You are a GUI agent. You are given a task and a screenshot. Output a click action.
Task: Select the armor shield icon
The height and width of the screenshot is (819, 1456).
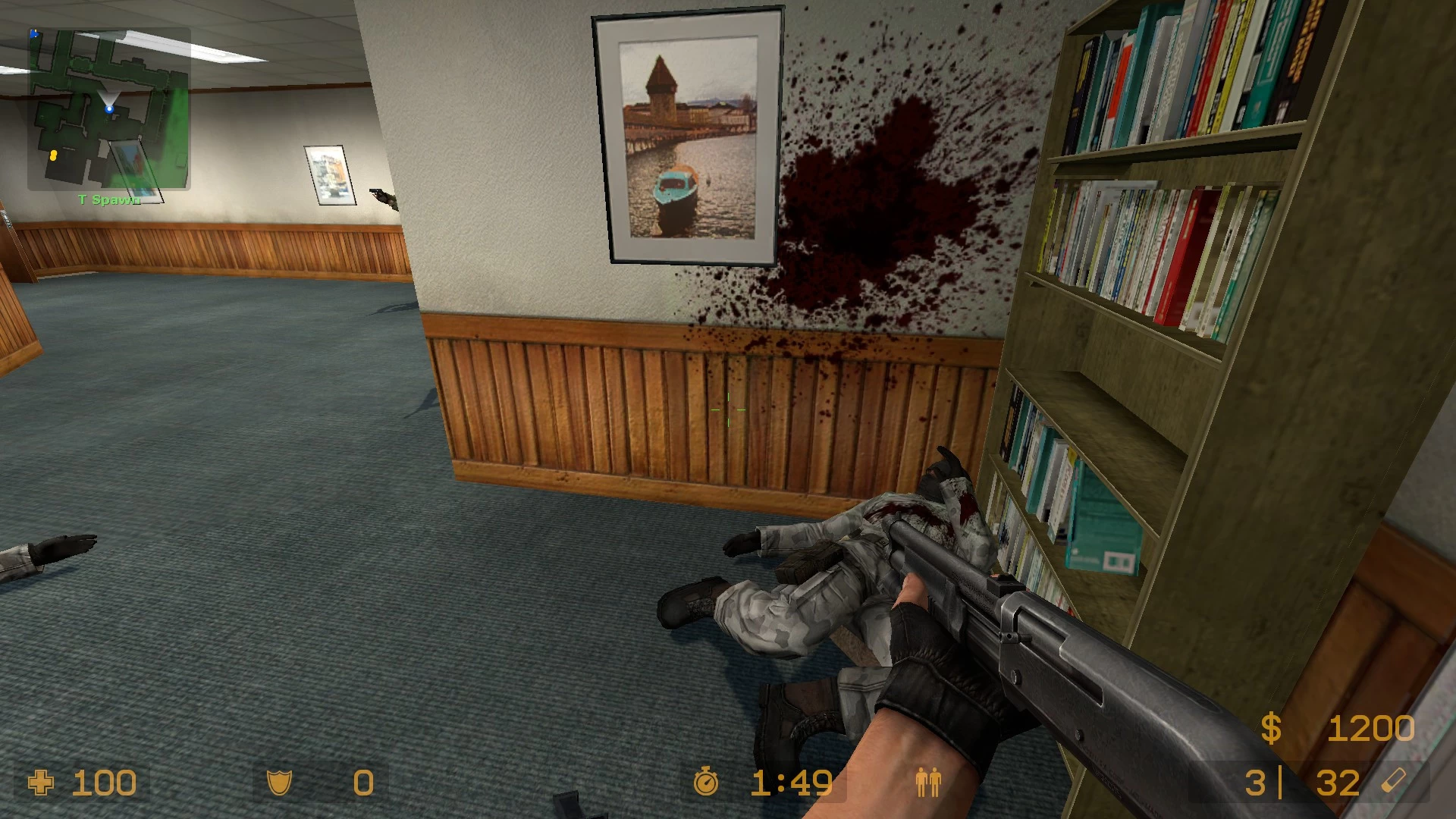point(279,782)
